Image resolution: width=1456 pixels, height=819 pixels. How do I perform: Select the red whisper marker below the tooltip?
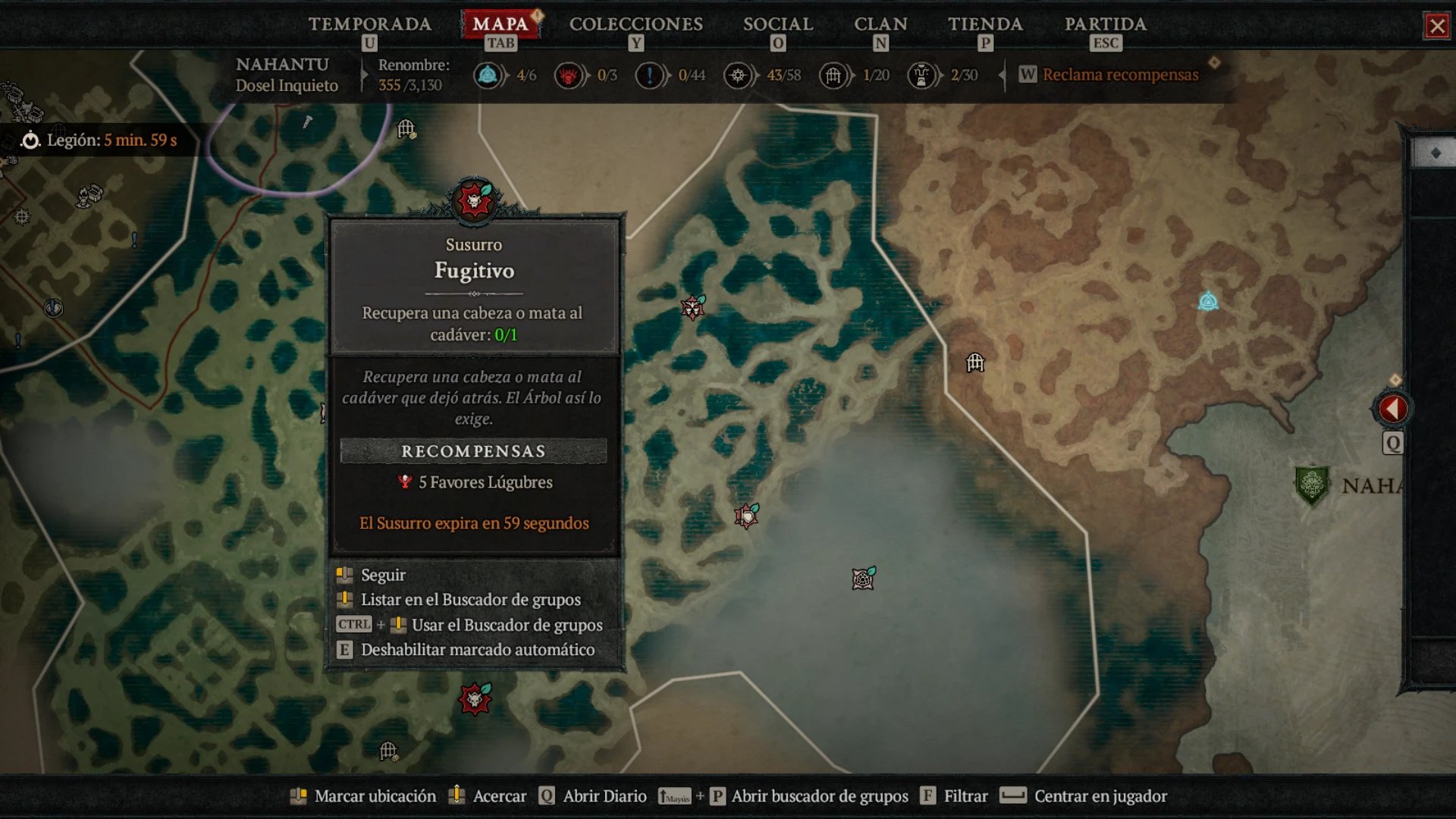(x=475, y=698)
